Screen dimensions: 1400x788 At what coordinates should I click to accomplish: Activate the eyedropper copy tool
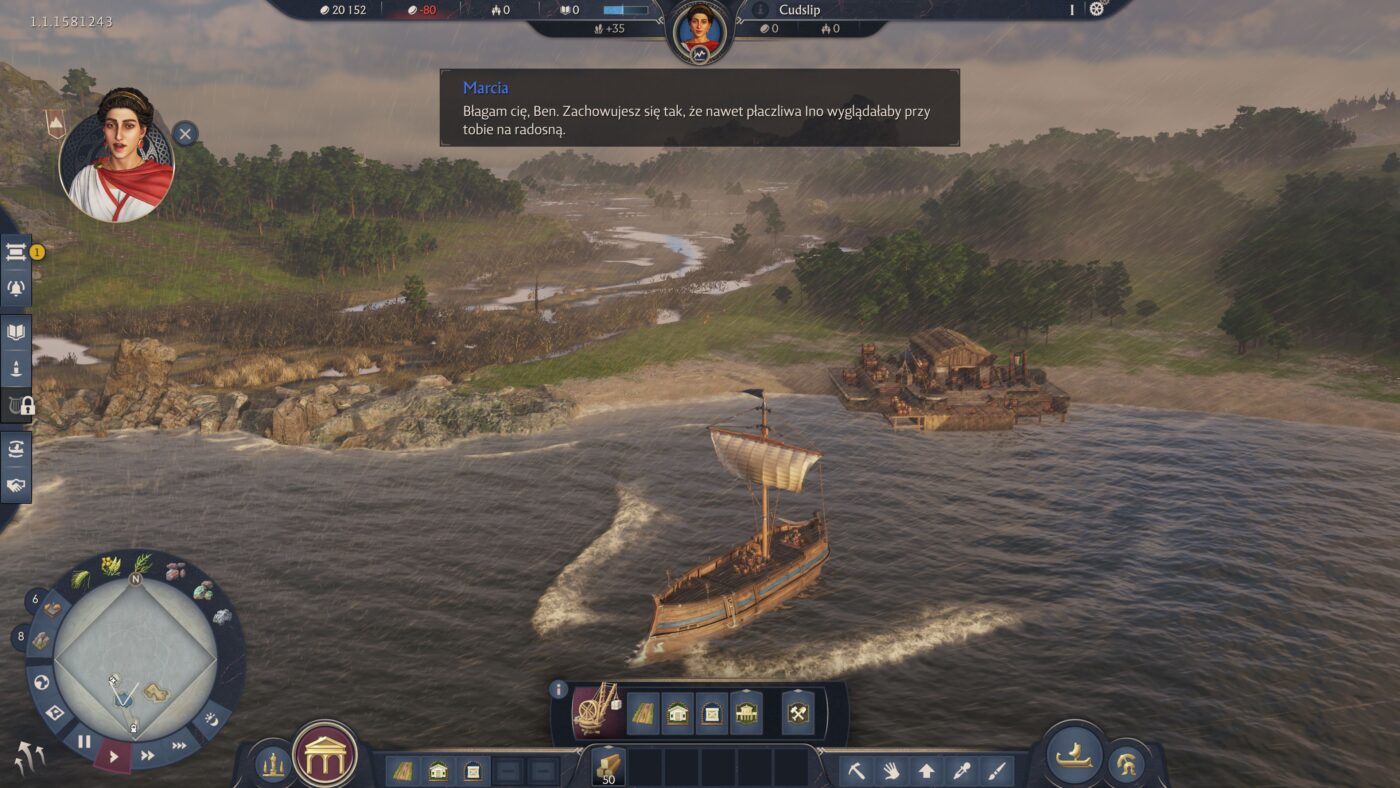tap(962, 771)
